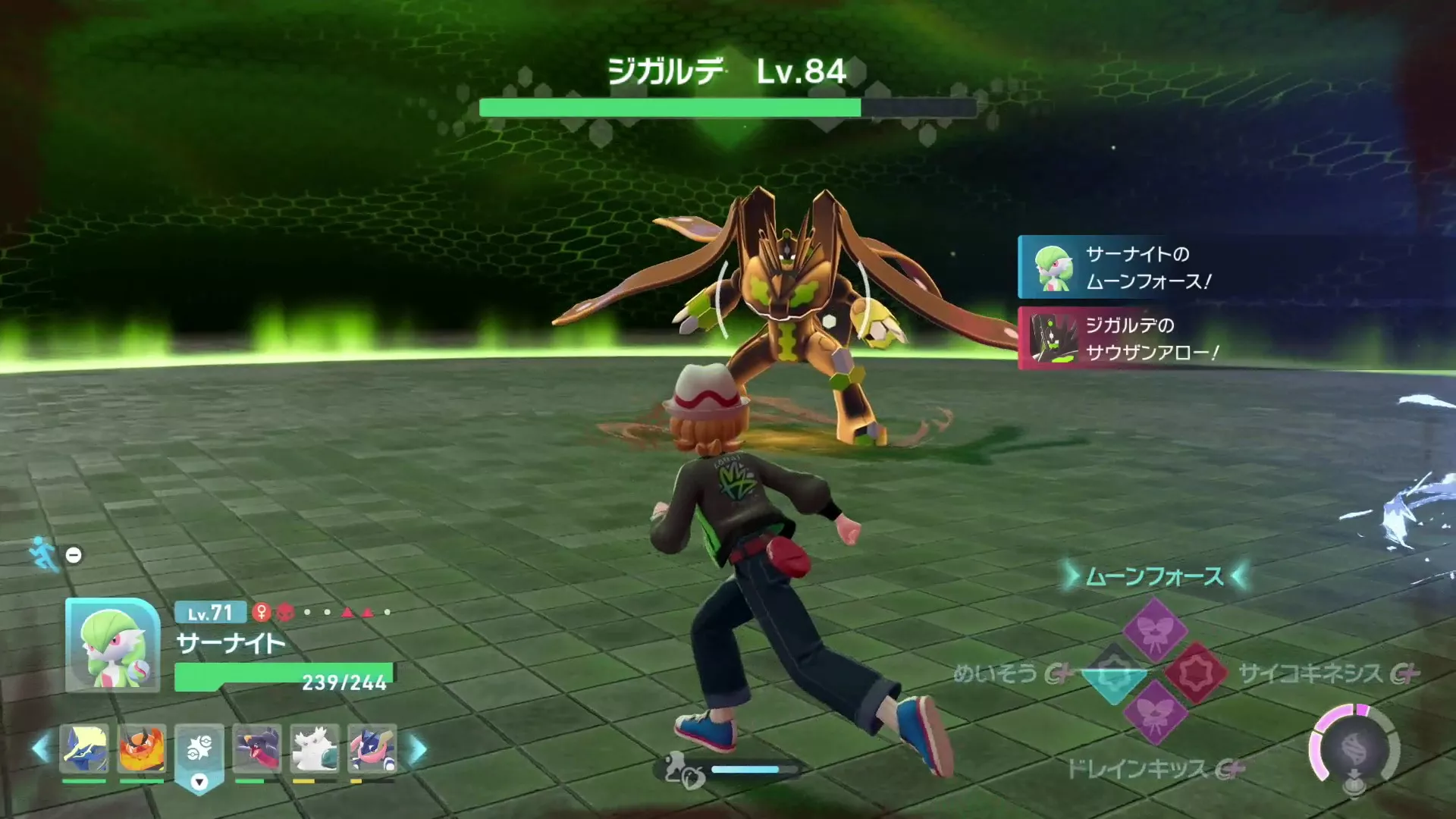Screen dimensions: 1456x819
Task: Select Greninja's party thumbnail
Action: [x=369, y=748]
